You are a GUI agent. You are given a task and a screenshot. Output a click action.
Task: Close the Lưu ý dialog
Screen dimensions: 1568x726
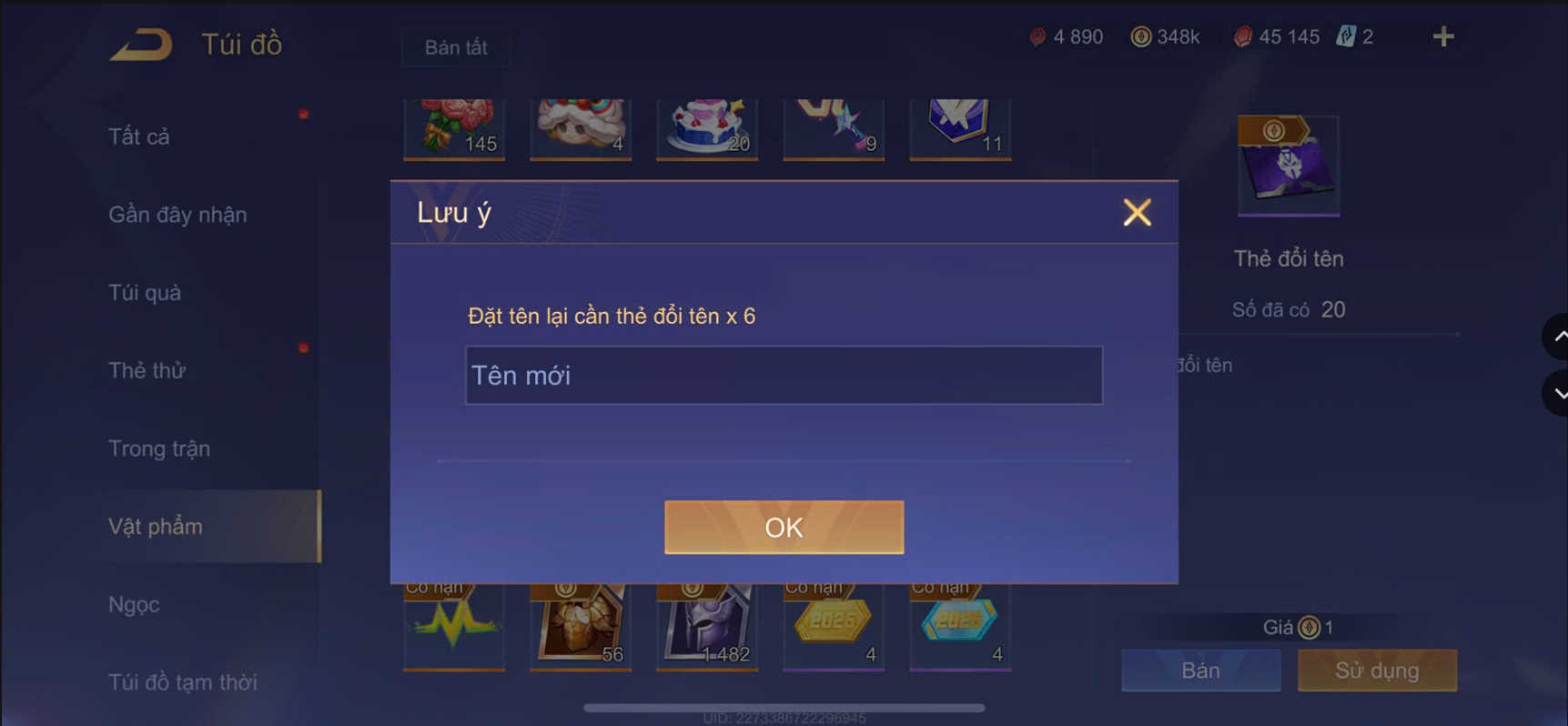(1137, 212)
